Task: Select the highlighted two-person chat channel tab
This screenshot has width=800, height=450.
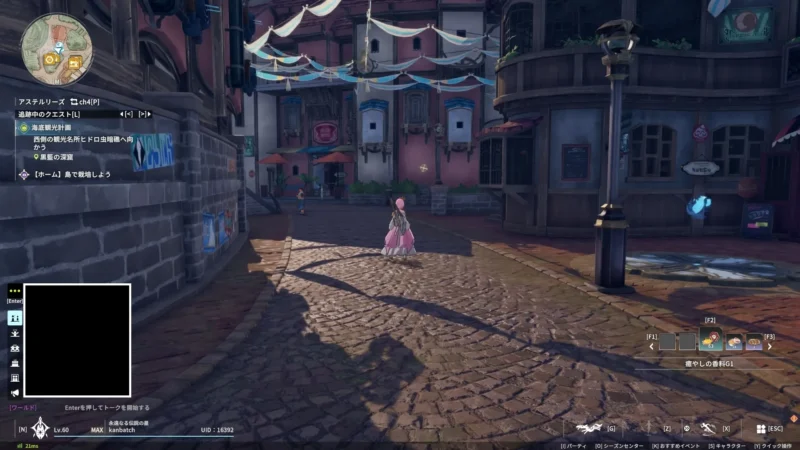Action: coord(15,317)
